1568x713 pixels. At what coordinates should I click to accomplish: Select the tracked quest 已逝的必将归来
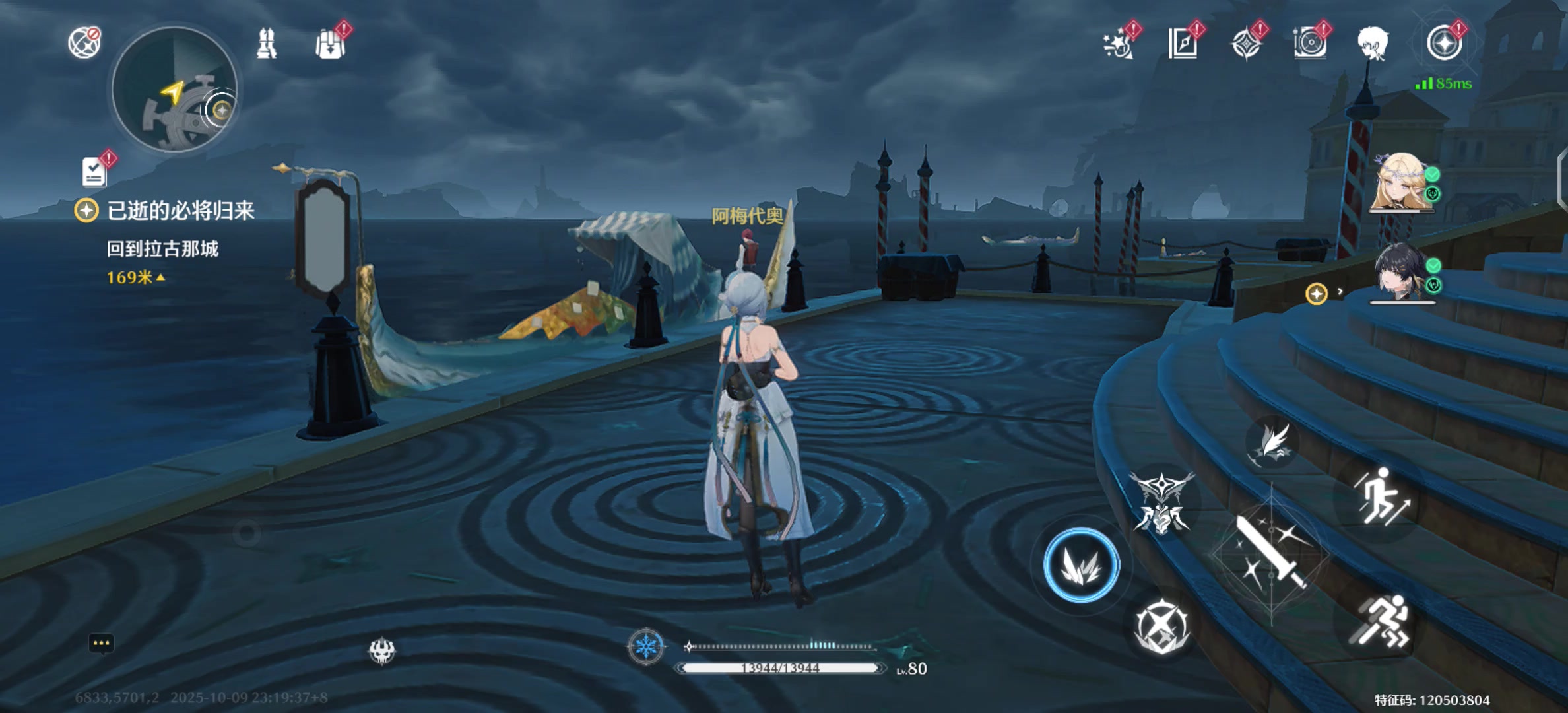click(x=180, y=211)
